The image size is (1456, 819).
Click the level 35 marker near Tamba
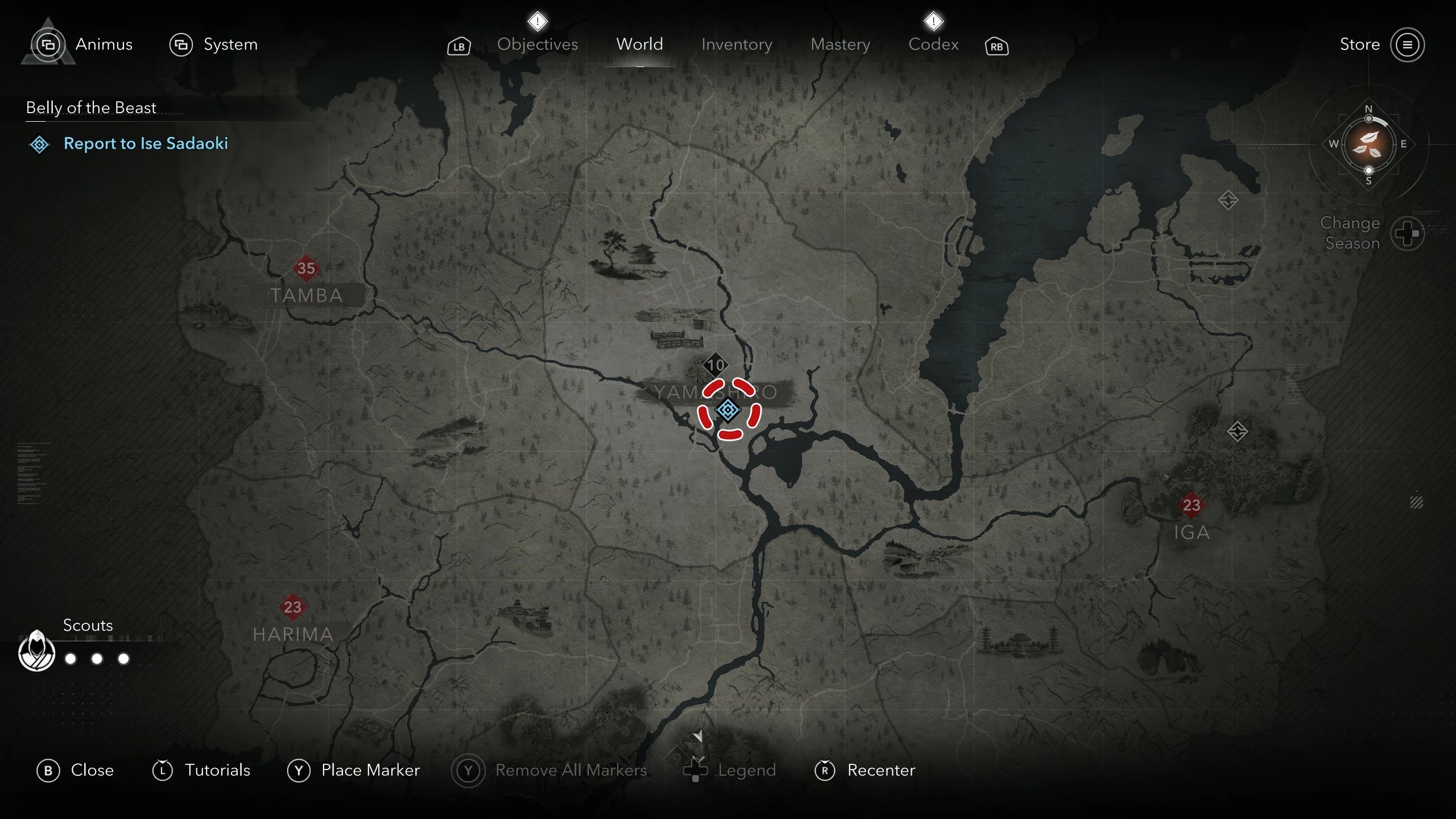307,269
